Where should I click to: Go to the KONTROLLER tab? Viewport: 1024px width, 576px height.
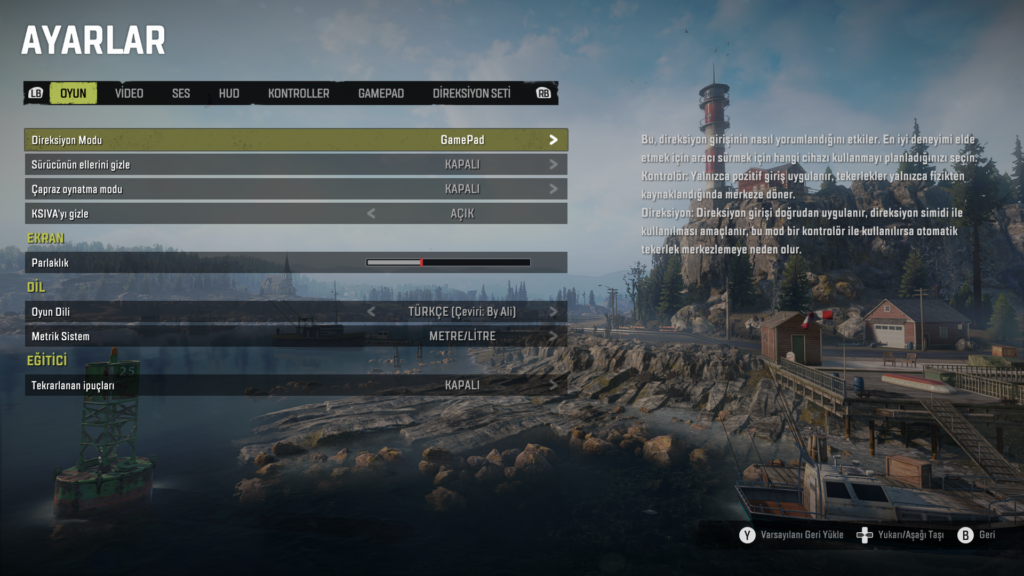(x=298, y=93)
